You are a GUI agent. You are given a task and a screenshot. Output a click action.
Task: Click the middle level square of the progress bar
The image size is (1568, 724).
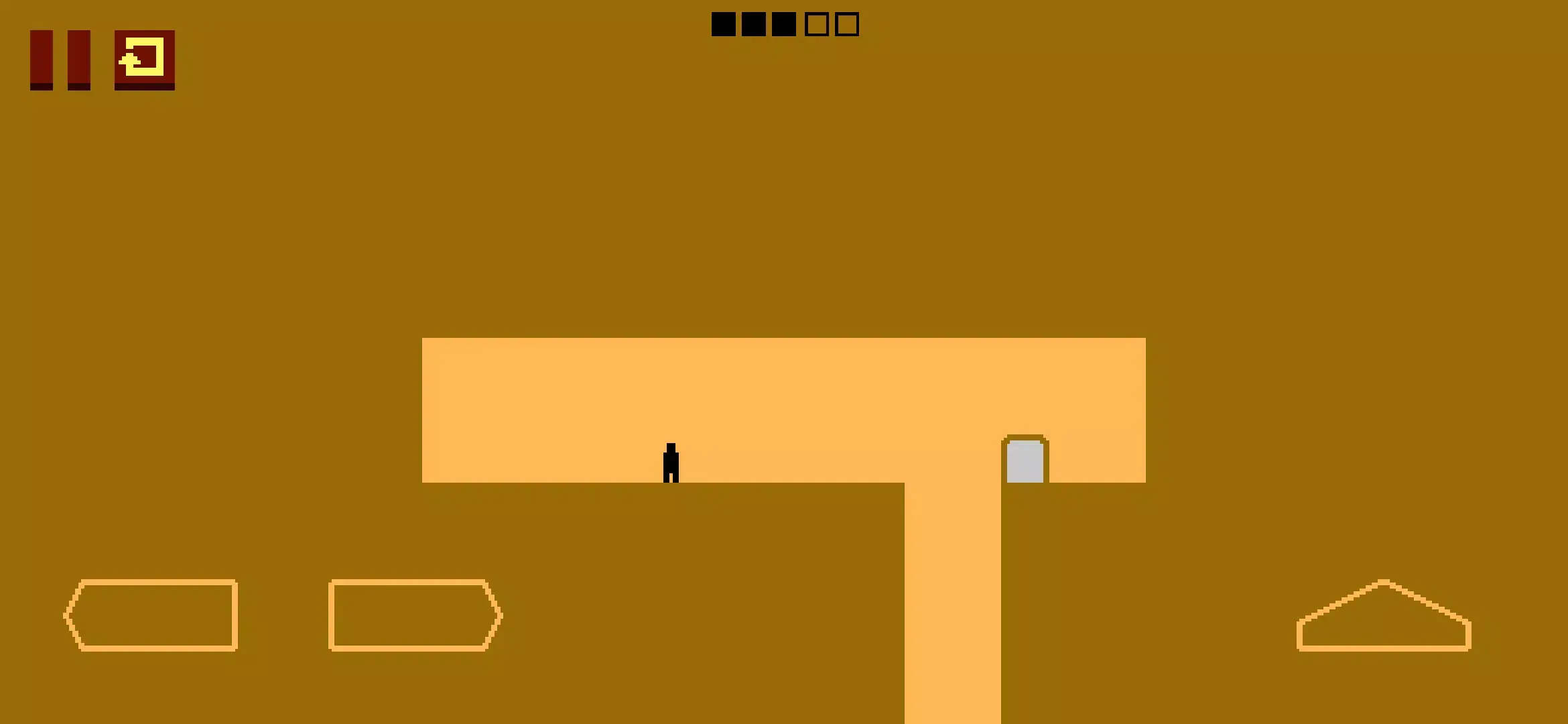tap(783, 23)
